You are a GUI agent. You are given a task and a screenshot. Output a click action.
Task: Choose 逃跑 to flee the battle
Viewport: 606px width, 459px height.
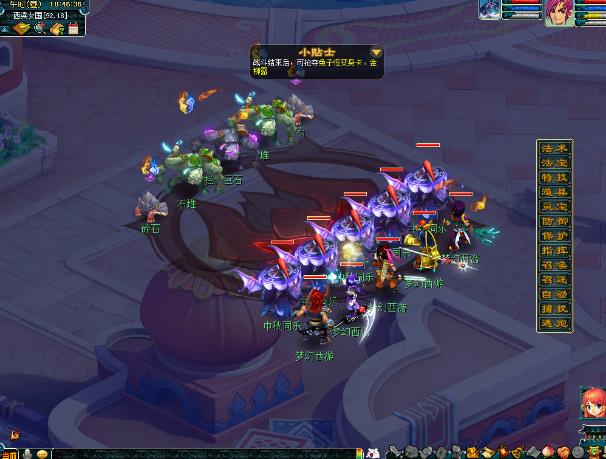pyautogui.click(x=554, y=324)
